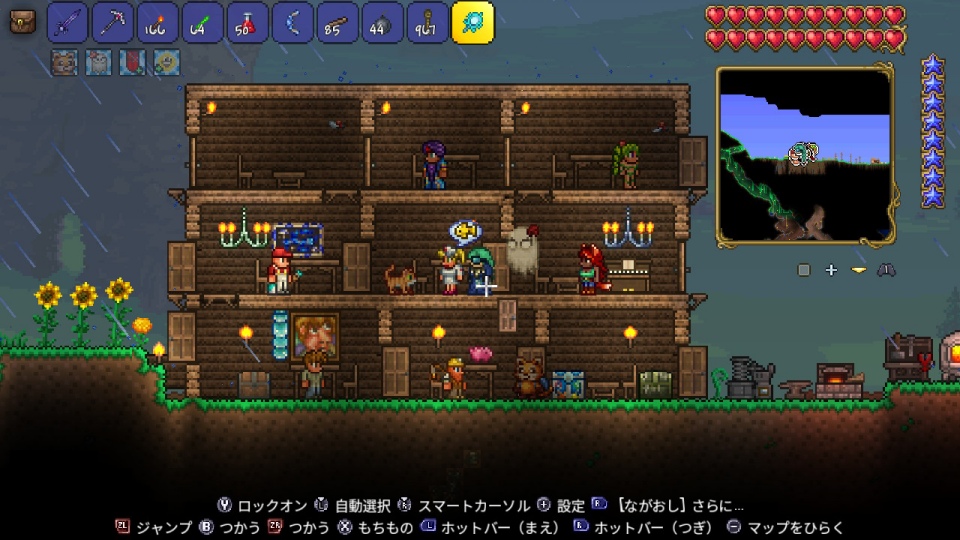Click the bear pet buff icon
Screen dimensions: 960x540
click(63, 63)
